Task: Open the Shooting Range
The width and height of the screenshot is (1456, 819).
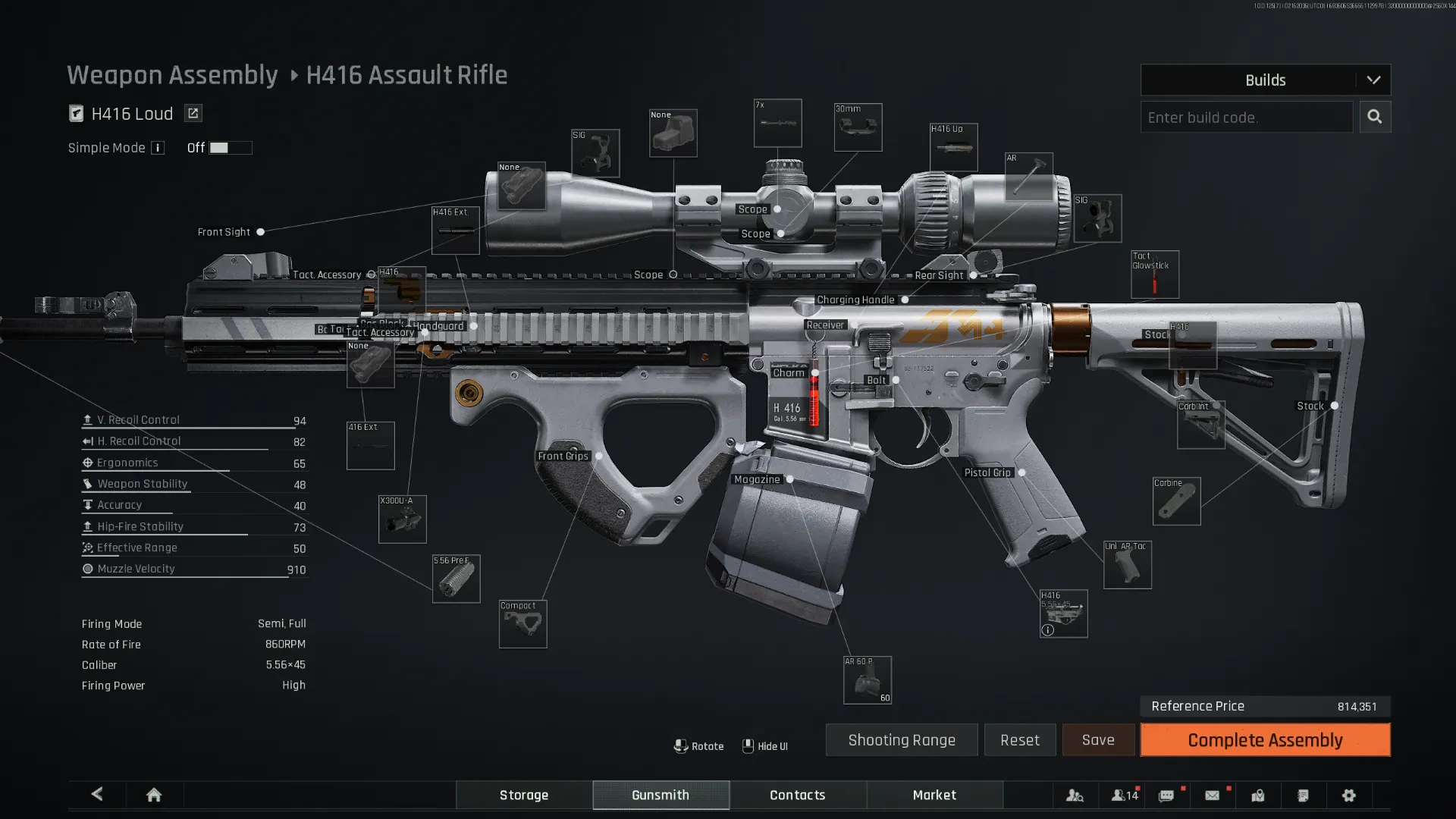Action: click(901, 739)
